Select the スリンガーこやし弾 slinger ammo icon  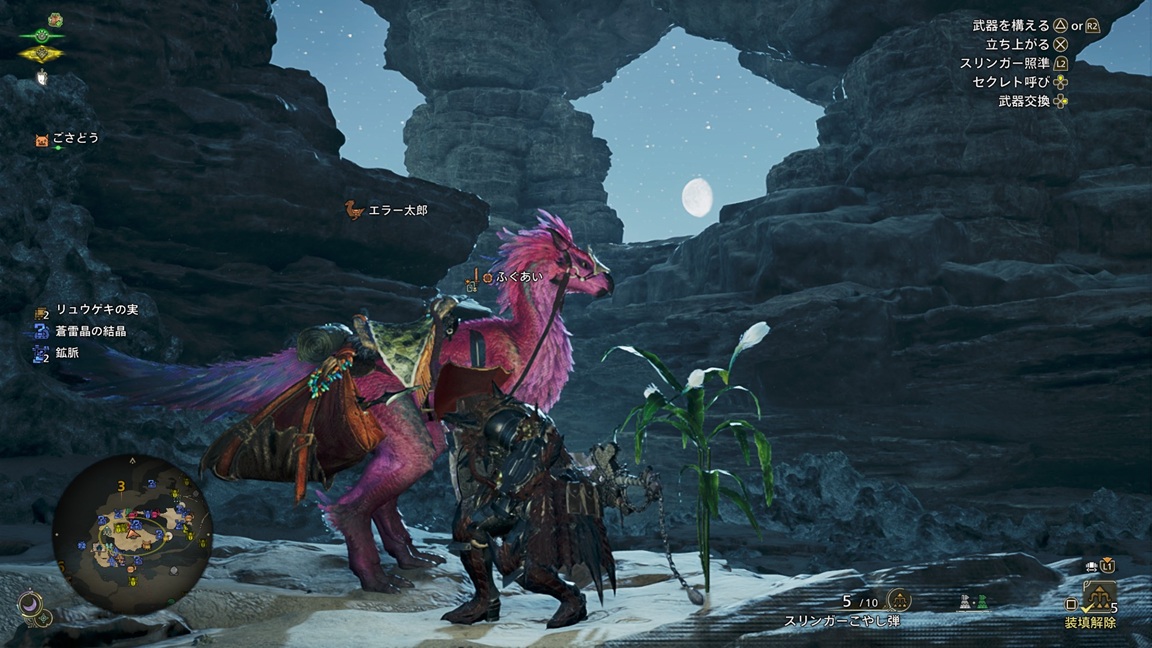pos(898,600)
